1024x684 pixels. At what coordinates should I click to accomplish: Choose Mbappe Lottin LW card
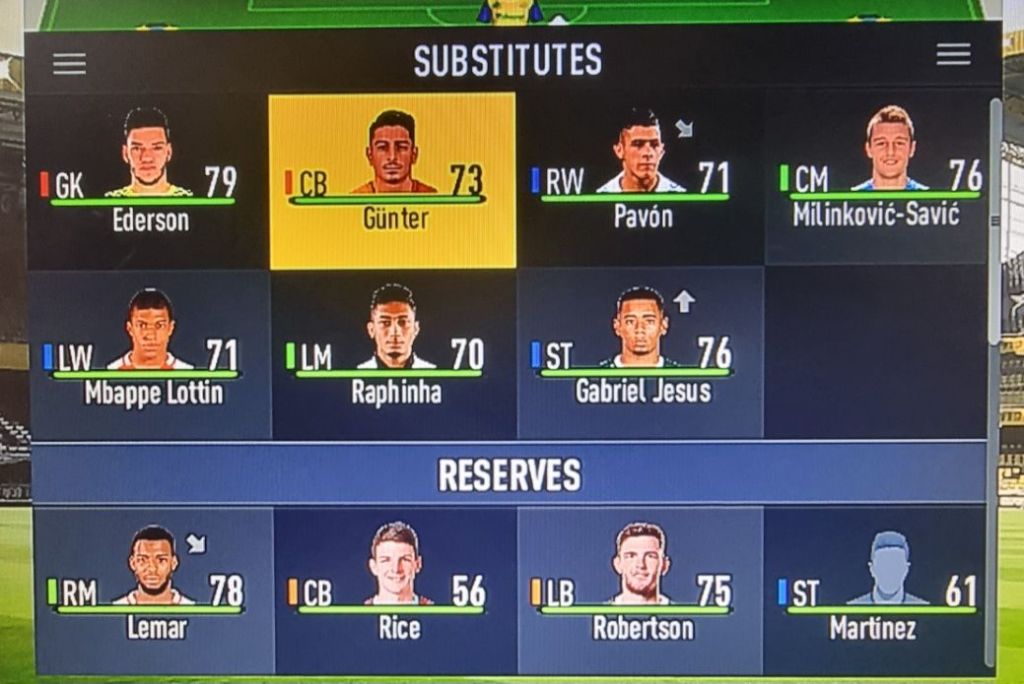tap(150, 353)
